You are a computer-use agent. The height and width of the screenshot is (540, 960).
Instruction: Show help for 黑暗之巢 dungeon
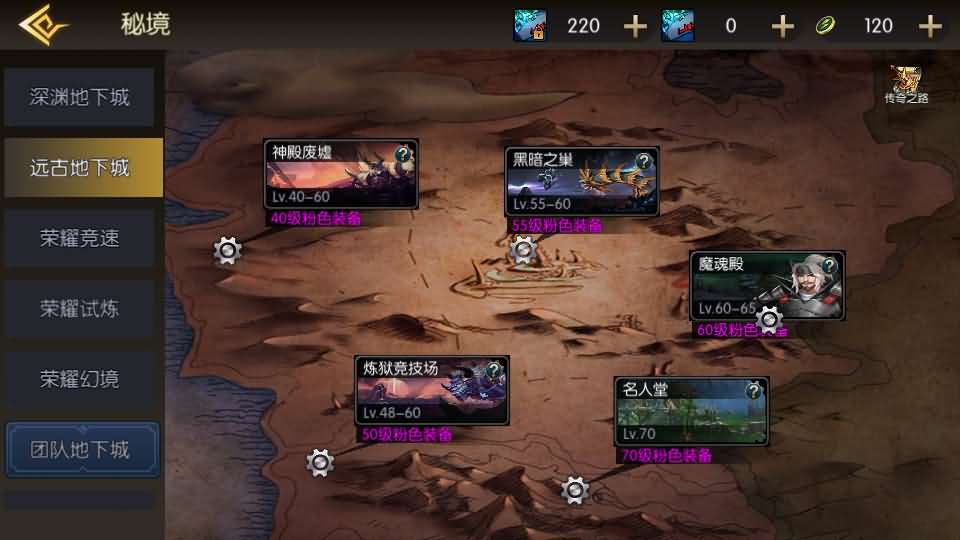coord(643,160)
